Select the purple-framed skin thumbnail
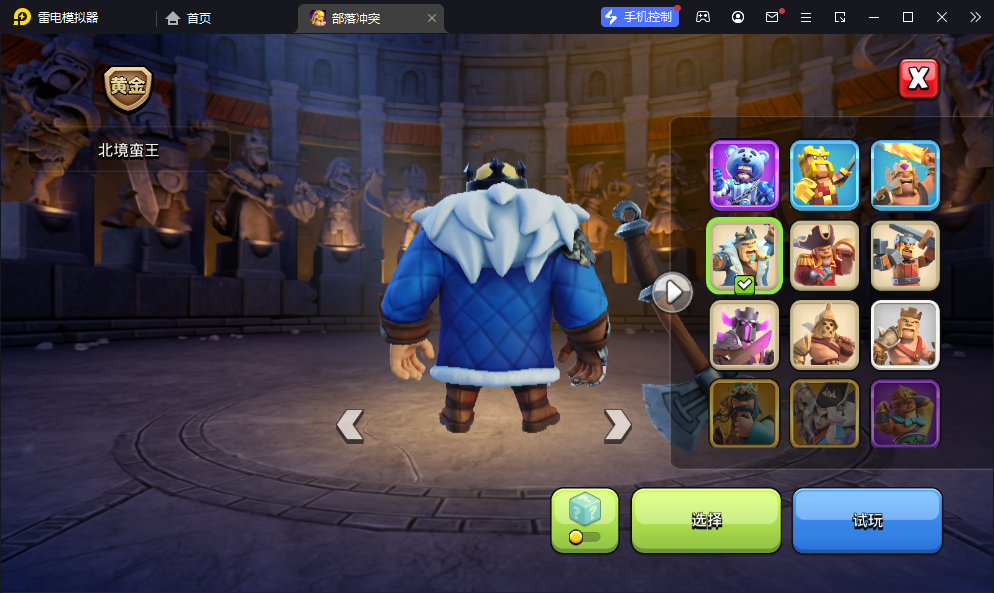This screenshot has height=593, width=994. pos(905,414)
